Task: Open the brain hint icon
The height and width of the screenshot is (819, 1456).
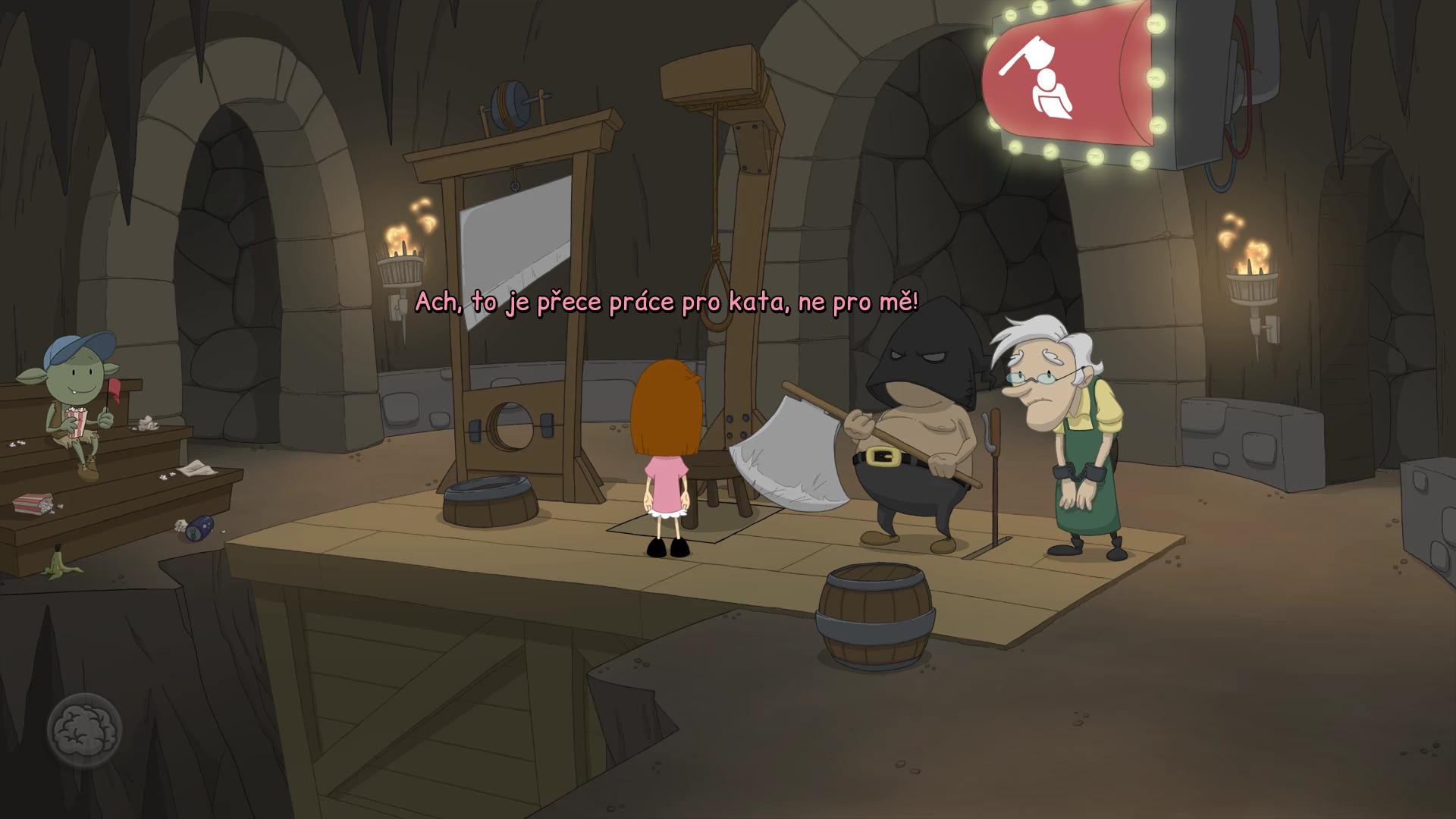Action: tap(84, 731)
